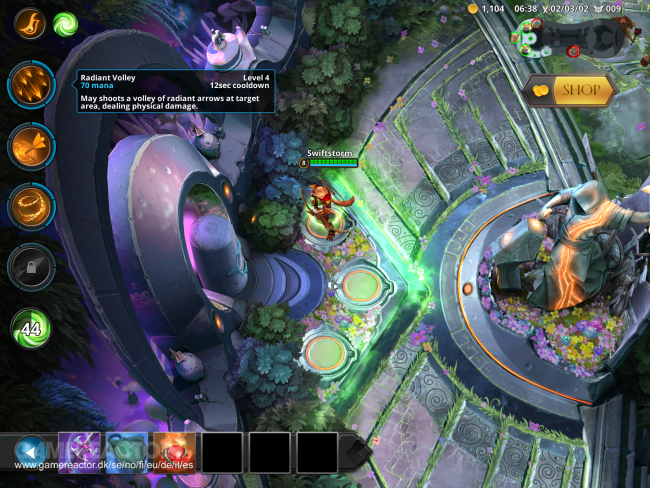The image size is (650, 488).
Task: Tap the green swirl icon numbered 44
Action: click(31, 327)
